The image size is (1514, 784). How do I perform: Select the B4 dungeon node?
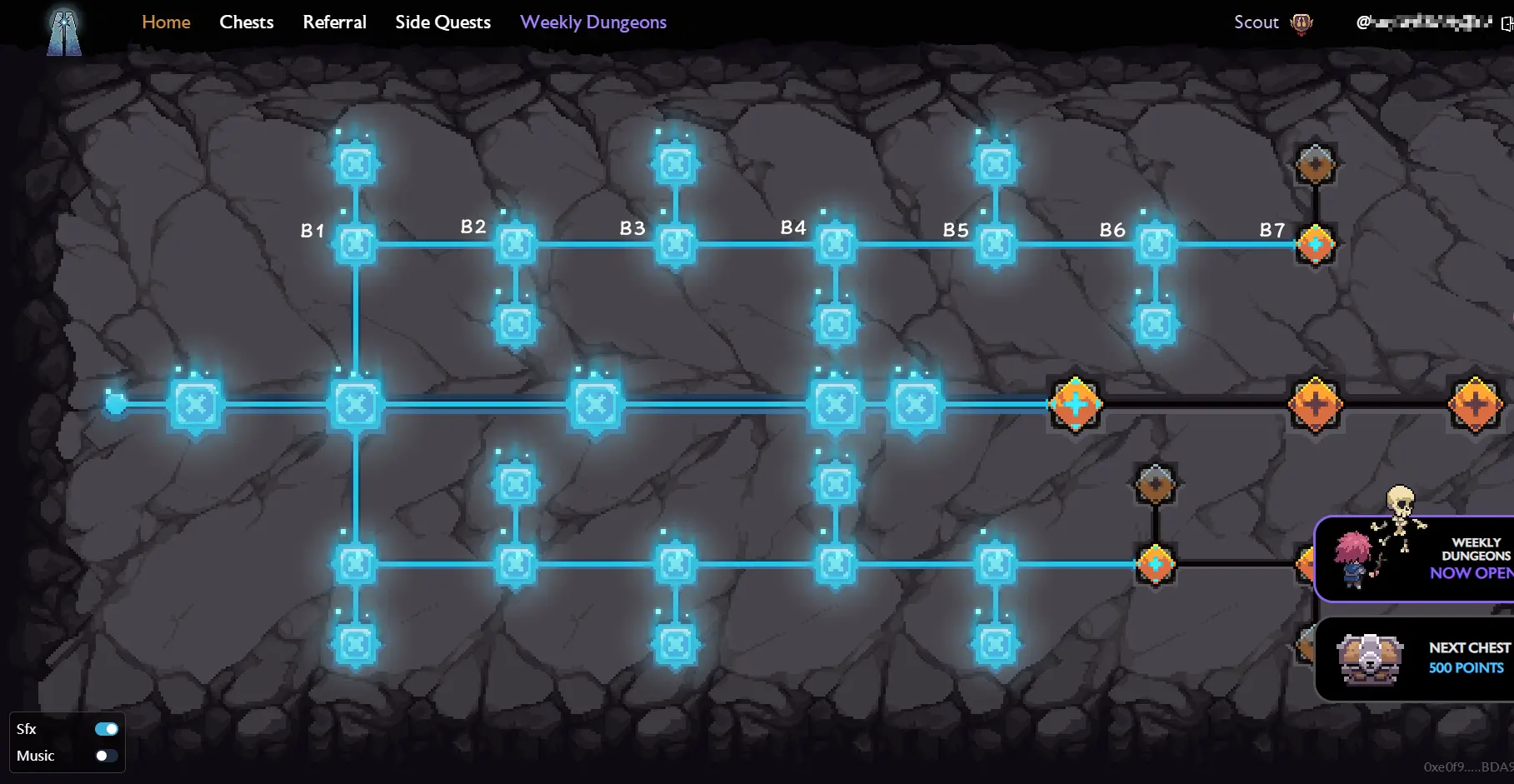click(835, 244)
